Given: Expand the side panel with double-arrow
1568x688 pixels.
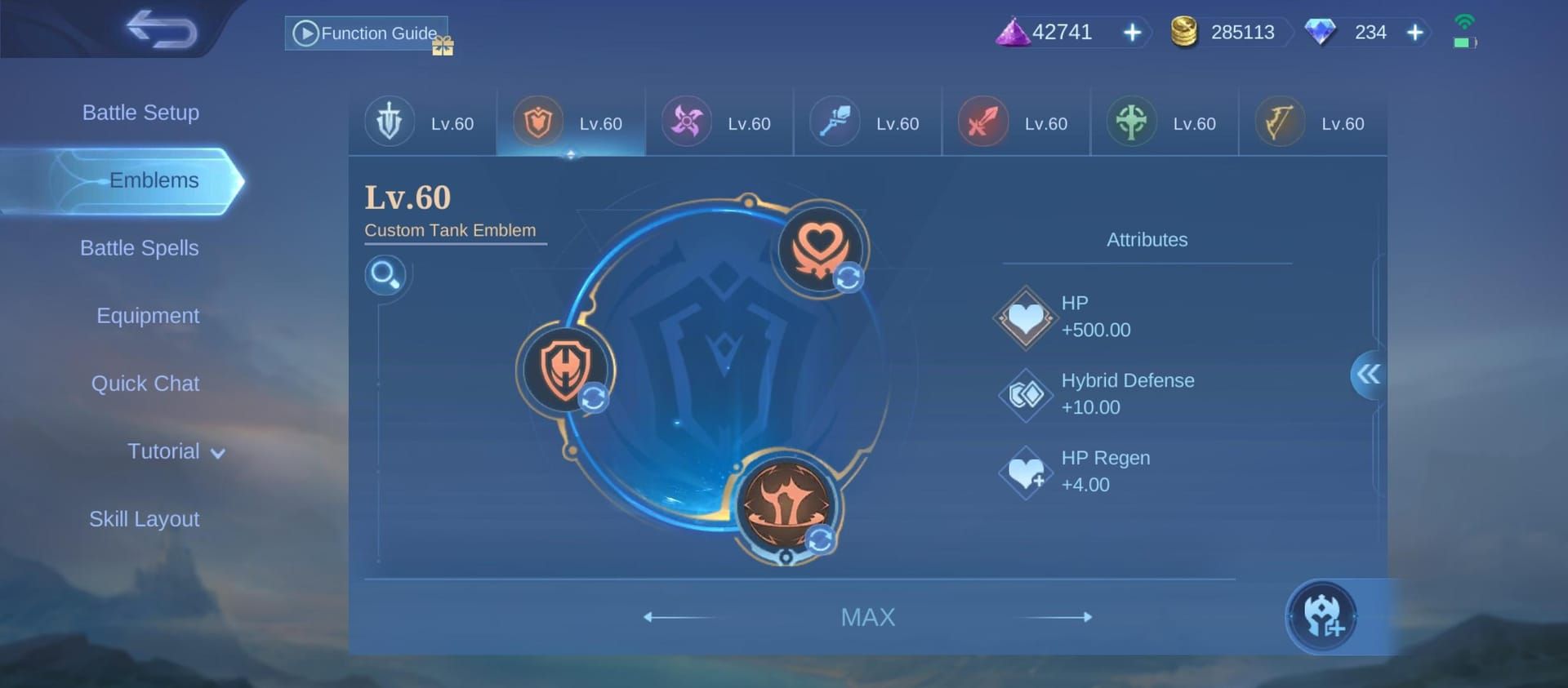Looking at the screenshot, I should pos(1368,375).
